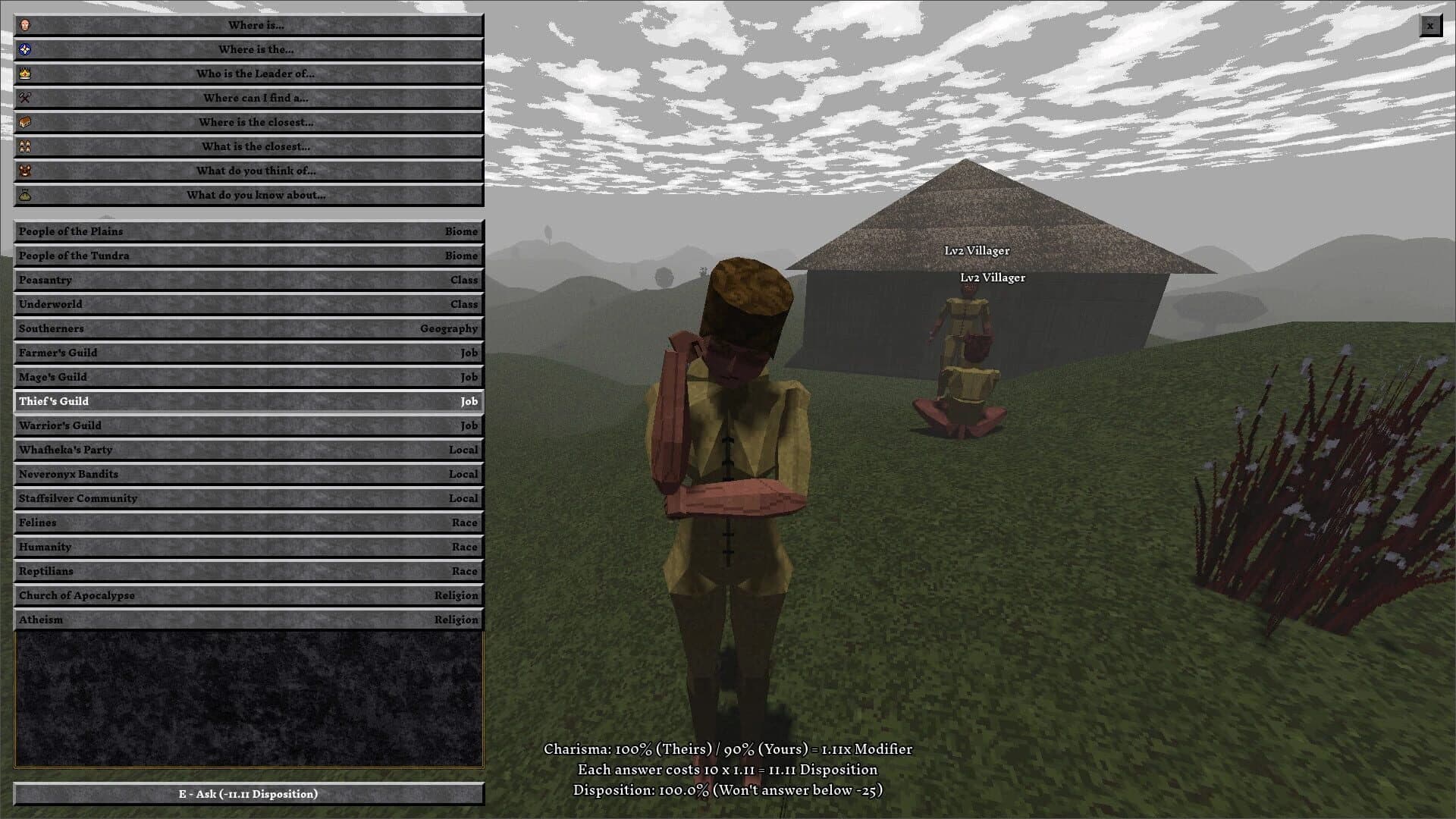Click the creature face icon for 'What do you think of...'
This screenshot has height=819, width=1456.
(x=24, y=171)
